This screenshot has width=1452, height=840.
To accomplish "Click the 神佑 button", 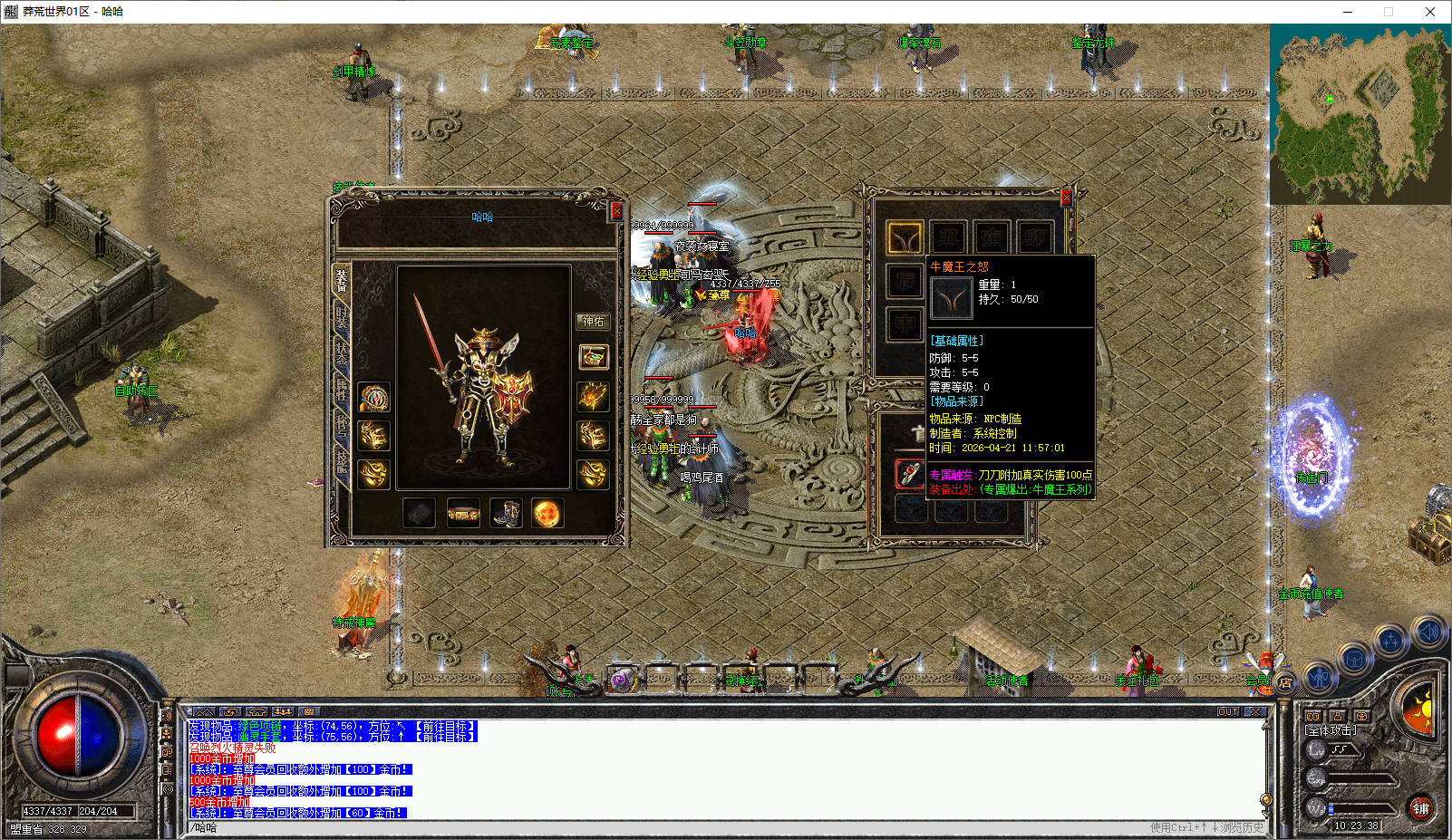I will (x=593, y=322).
